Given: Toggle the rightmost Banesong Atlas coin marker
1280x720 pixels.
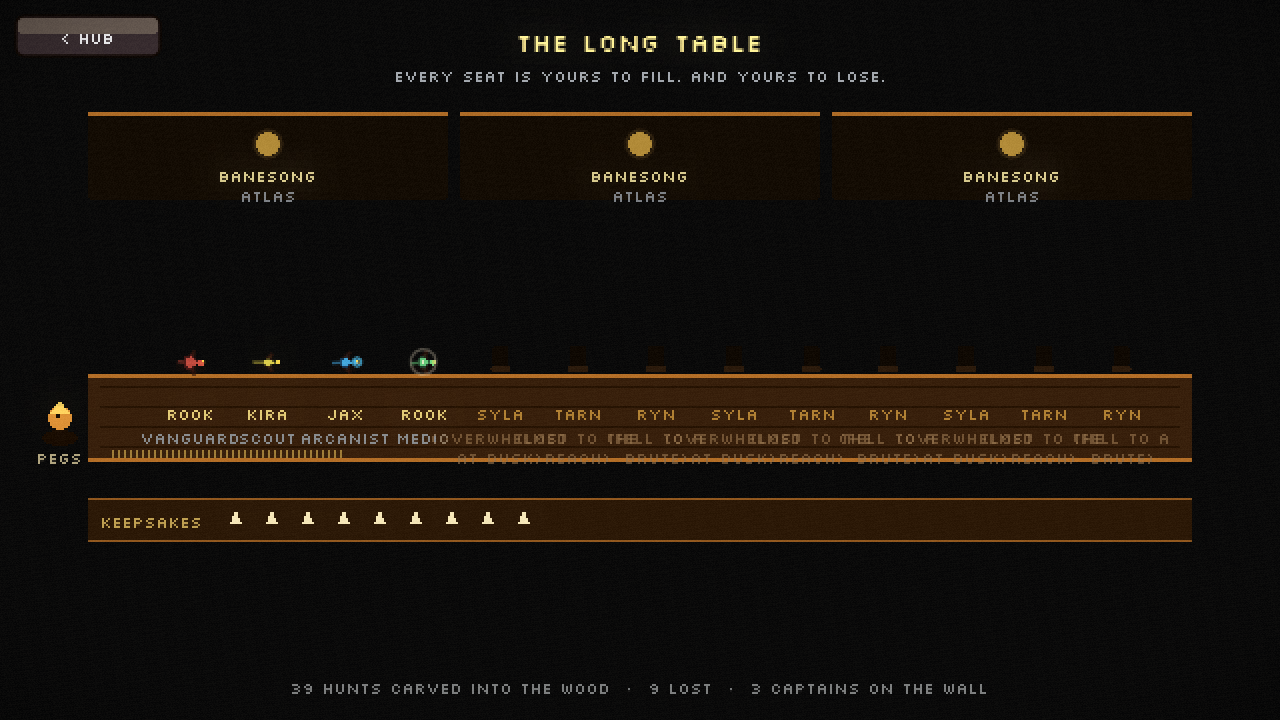Looking at the screenshot, I should tap(1011, 144).
